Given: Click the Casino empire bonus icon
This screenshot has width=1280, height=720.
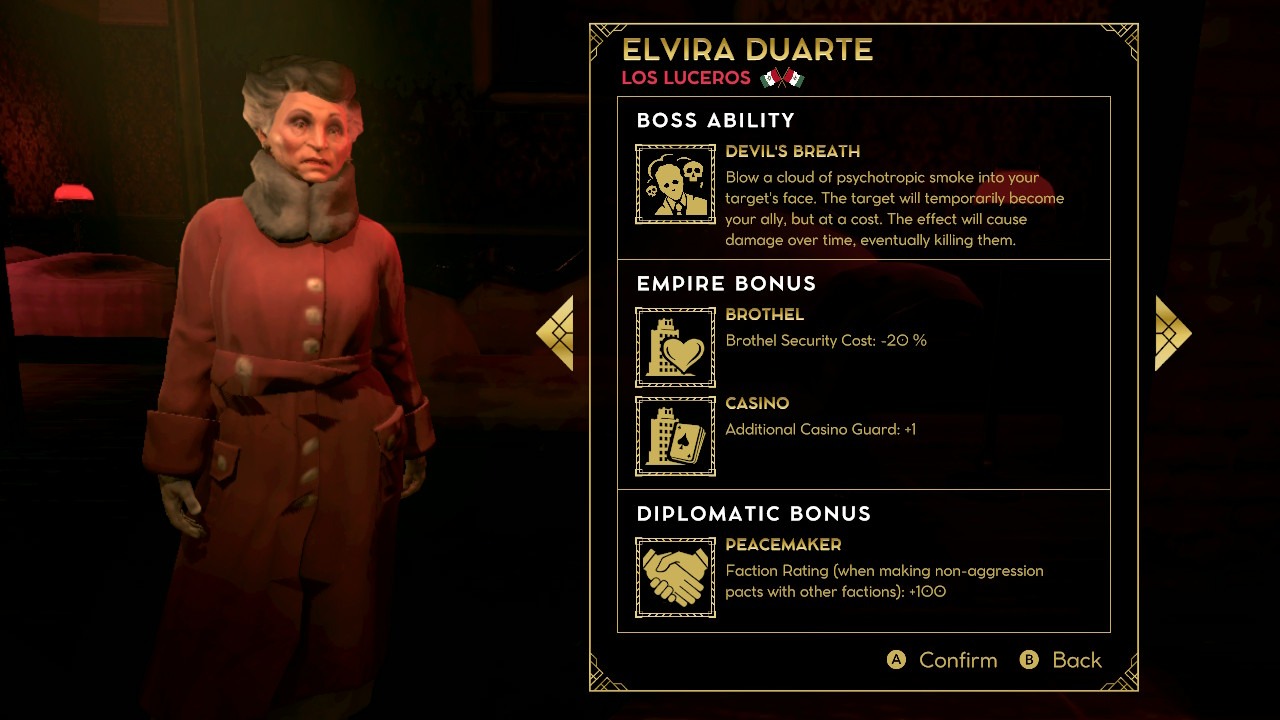Looking at the screenshot, I should 675,436.
